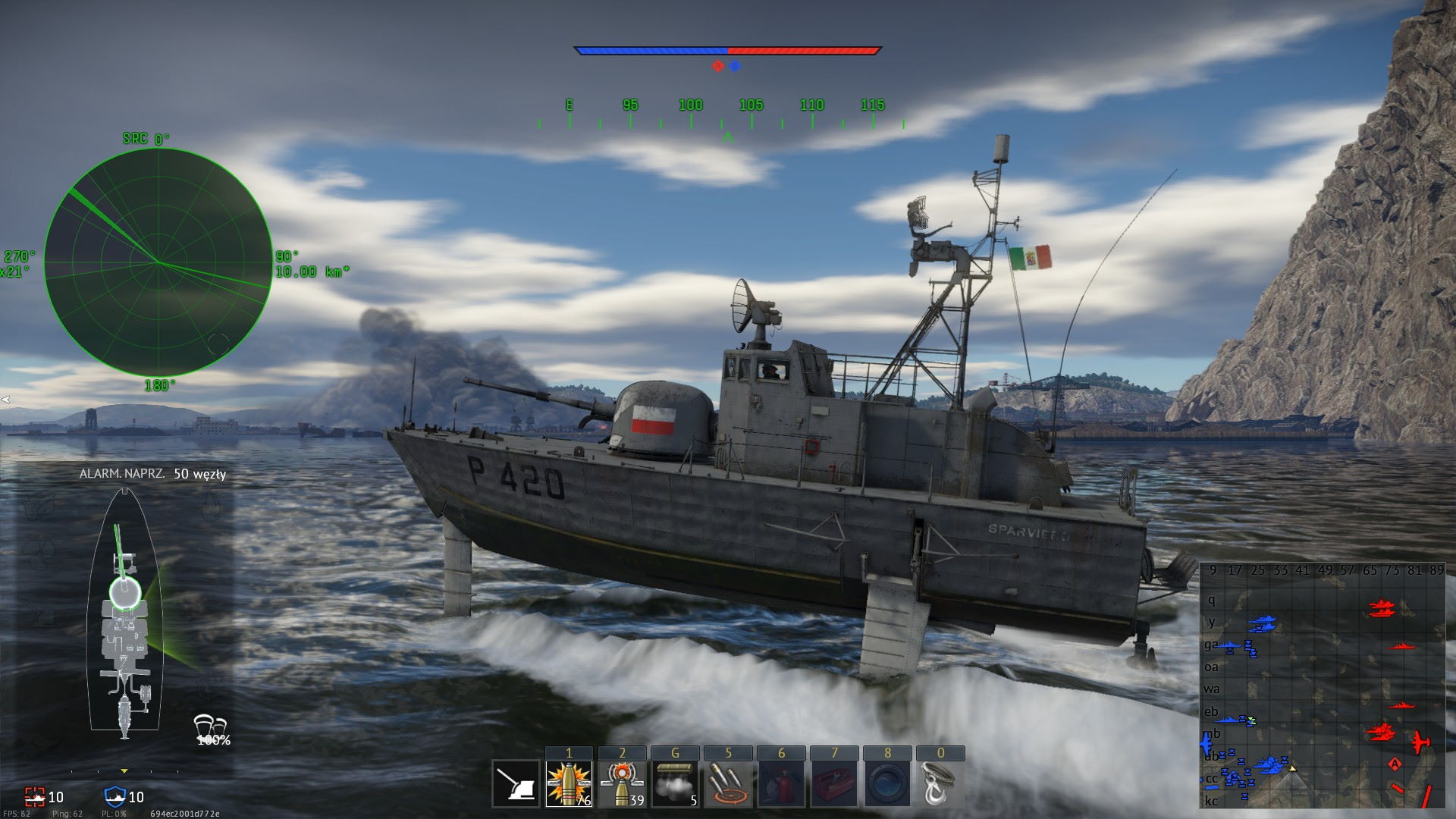Click the green radar scope display
1456x819 pixels.
point(158,262)
